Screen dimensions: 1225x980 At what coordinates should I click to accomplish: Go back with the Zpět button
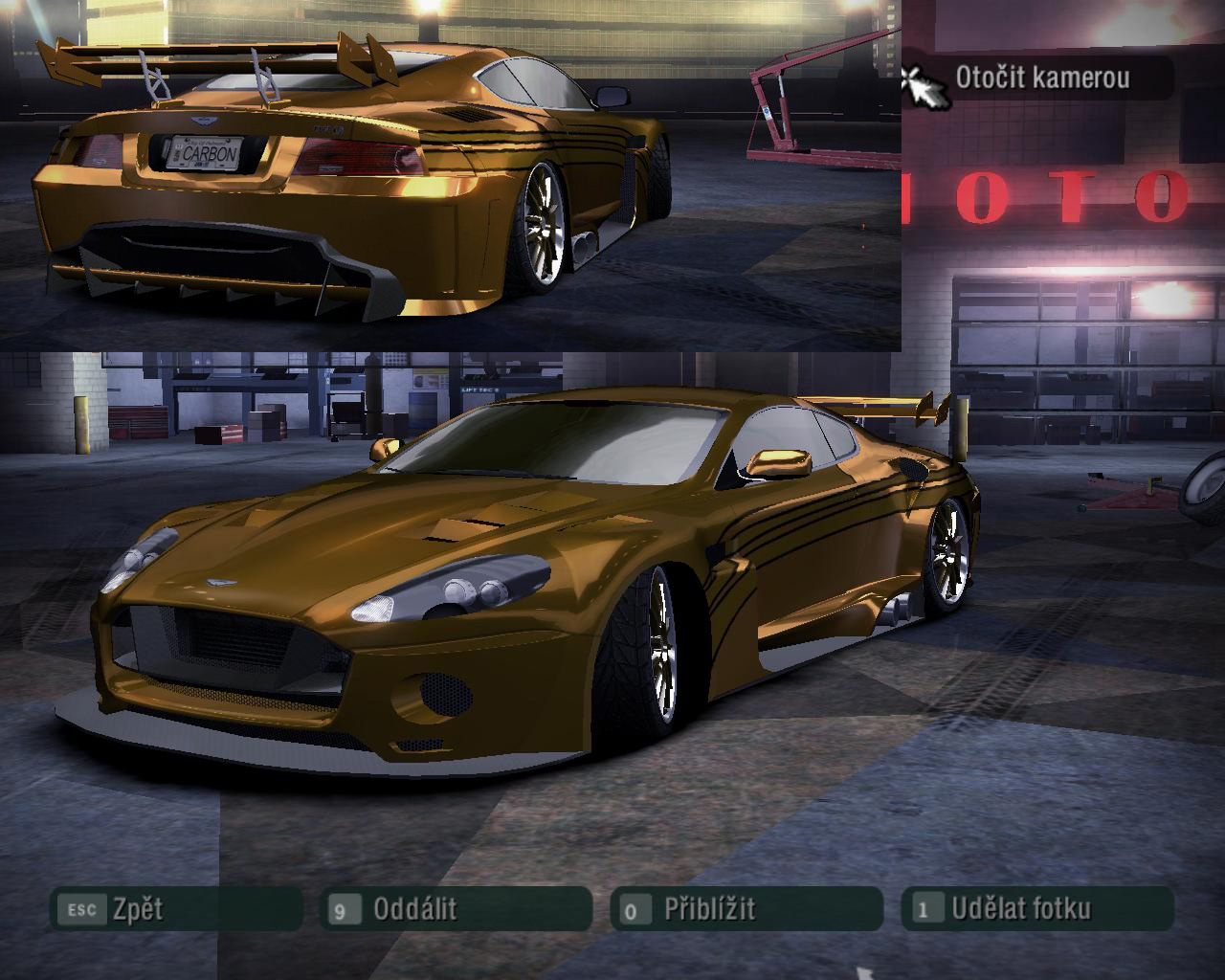tap(177, 908)
